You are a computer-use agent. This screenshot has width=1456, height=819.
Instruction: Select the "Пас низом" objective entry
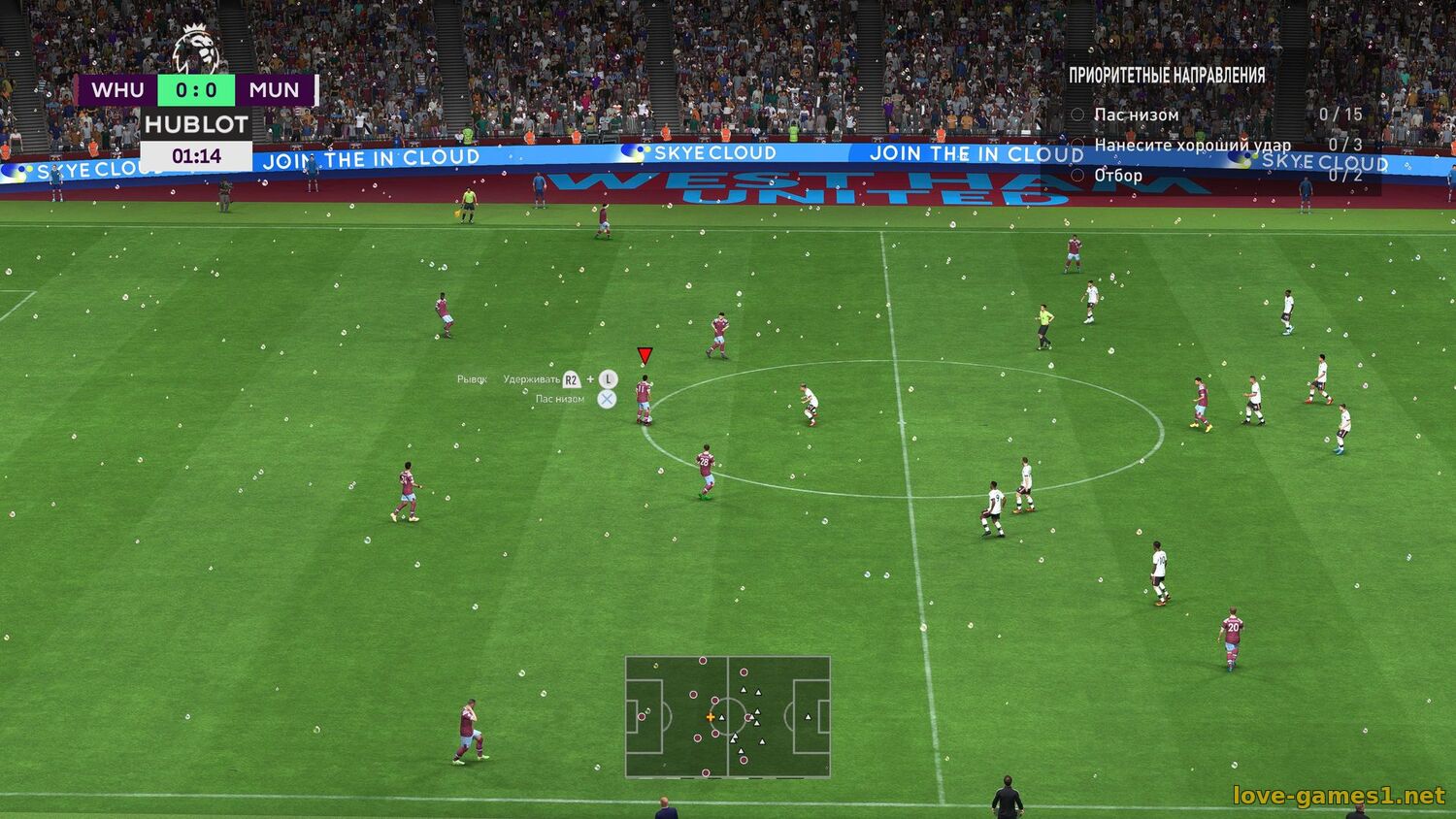(x=1136, y=115)
